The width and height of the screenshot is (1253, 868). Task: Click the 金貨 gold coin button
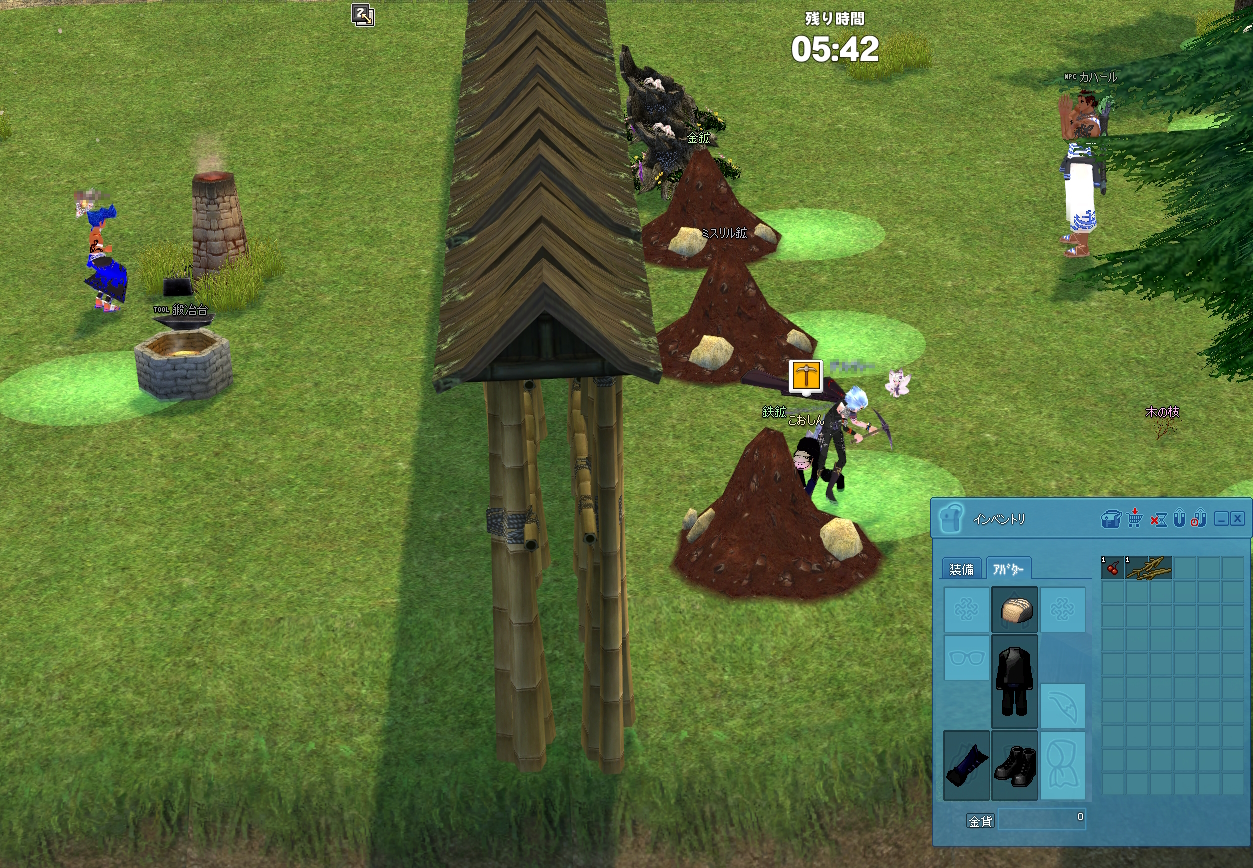click(x=980, y=821)
